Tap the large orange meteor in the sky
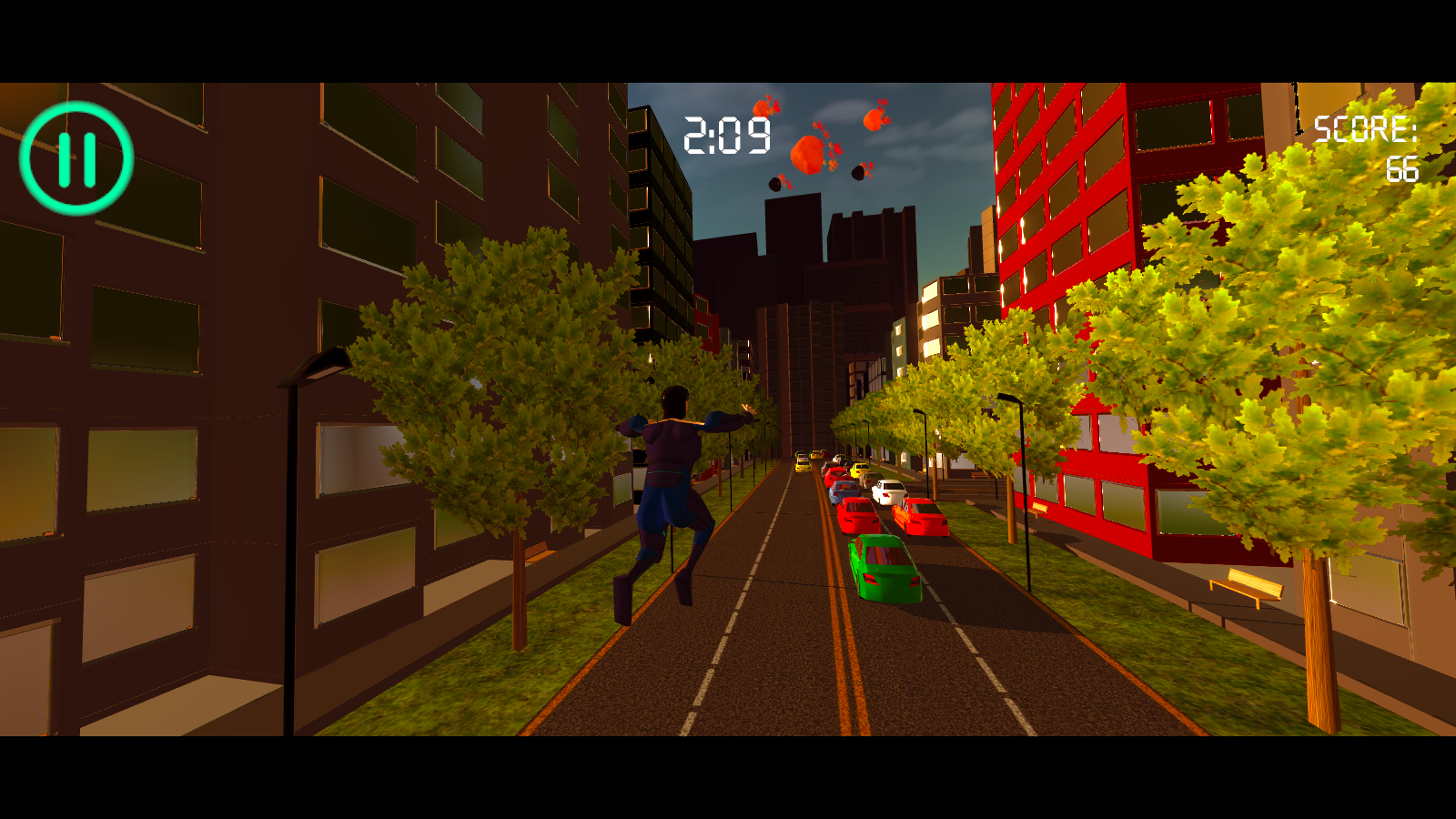1456x819 pixels. [808, 155]
